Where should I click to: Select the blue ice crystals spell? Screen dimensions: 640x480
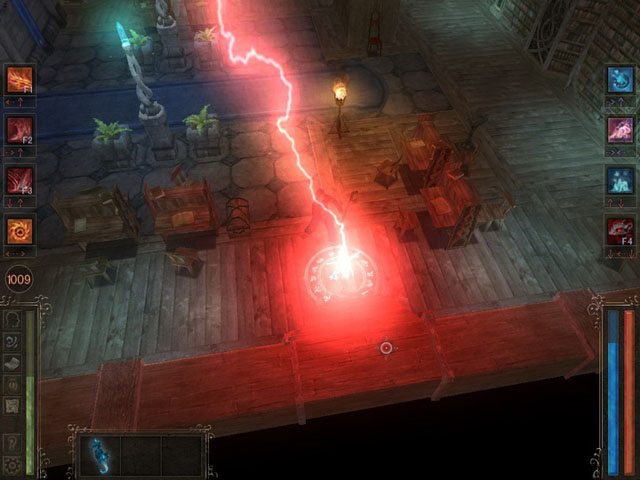[x=620, y=181]
